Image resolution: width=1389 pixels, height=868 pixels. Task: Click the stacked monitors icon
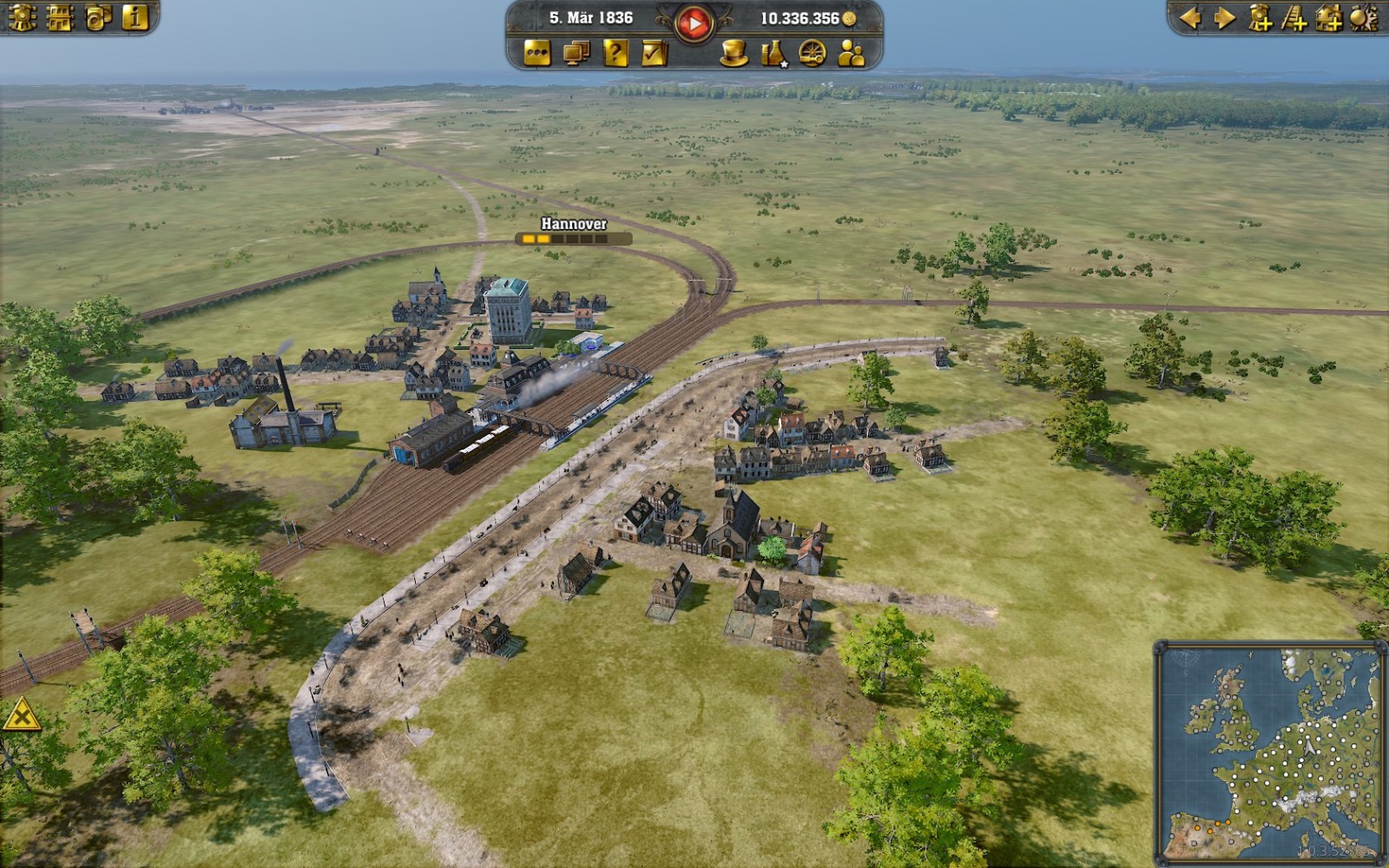576,54
